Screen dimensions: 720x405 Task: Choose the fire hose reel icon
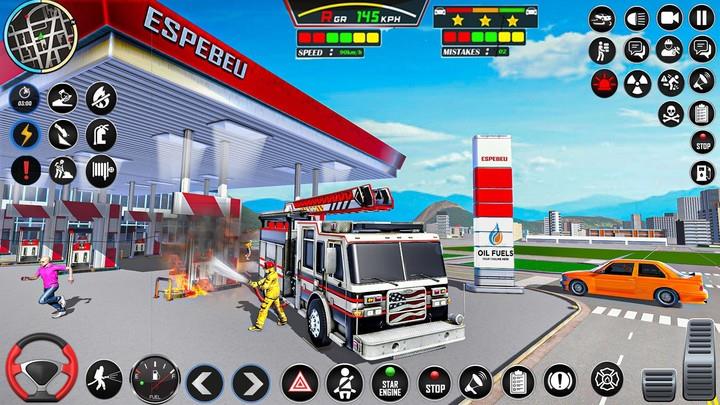(101, 169)
